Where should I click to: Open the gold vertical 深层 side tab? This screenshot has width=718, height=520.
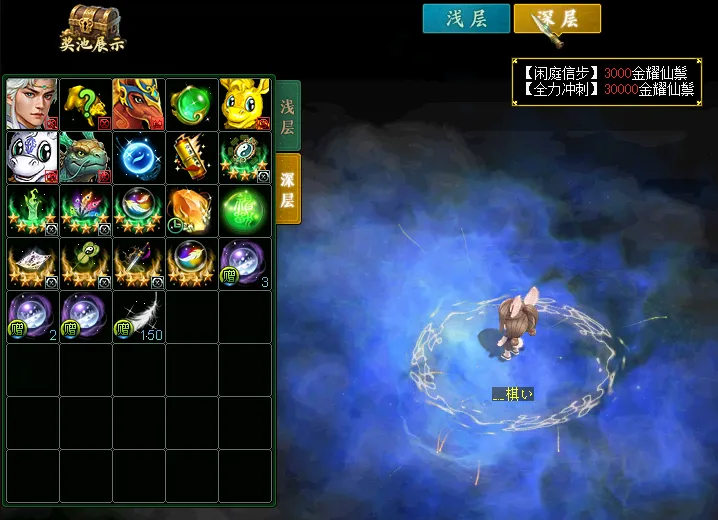point(287,189)
